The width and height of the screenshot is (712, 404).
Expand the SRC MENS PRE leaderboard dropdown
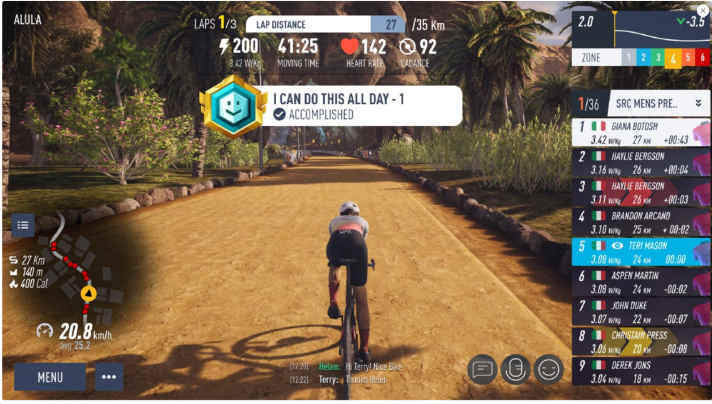[x=697, y=101]
